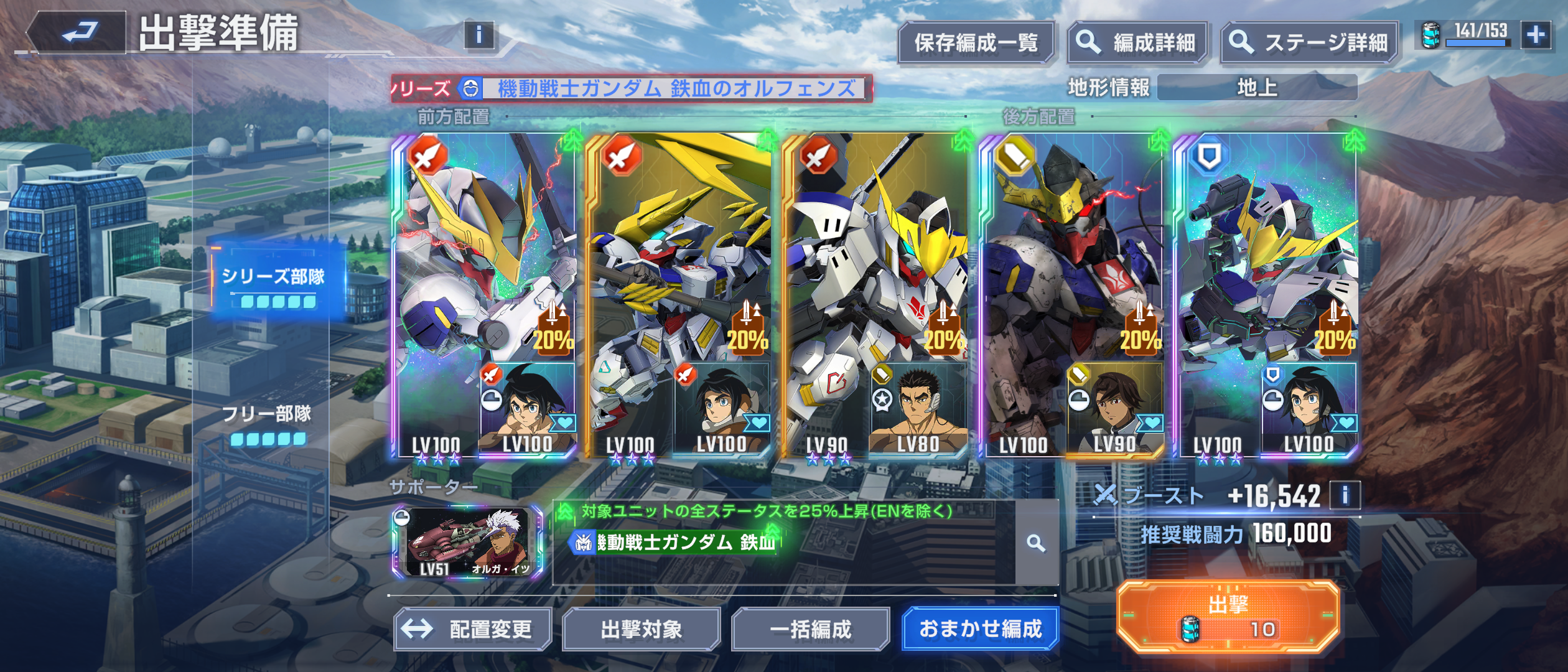Choose the LV90 unit card with LV80 pilot
Screen dimensions: 1568x672
click(x=875, y=296)
